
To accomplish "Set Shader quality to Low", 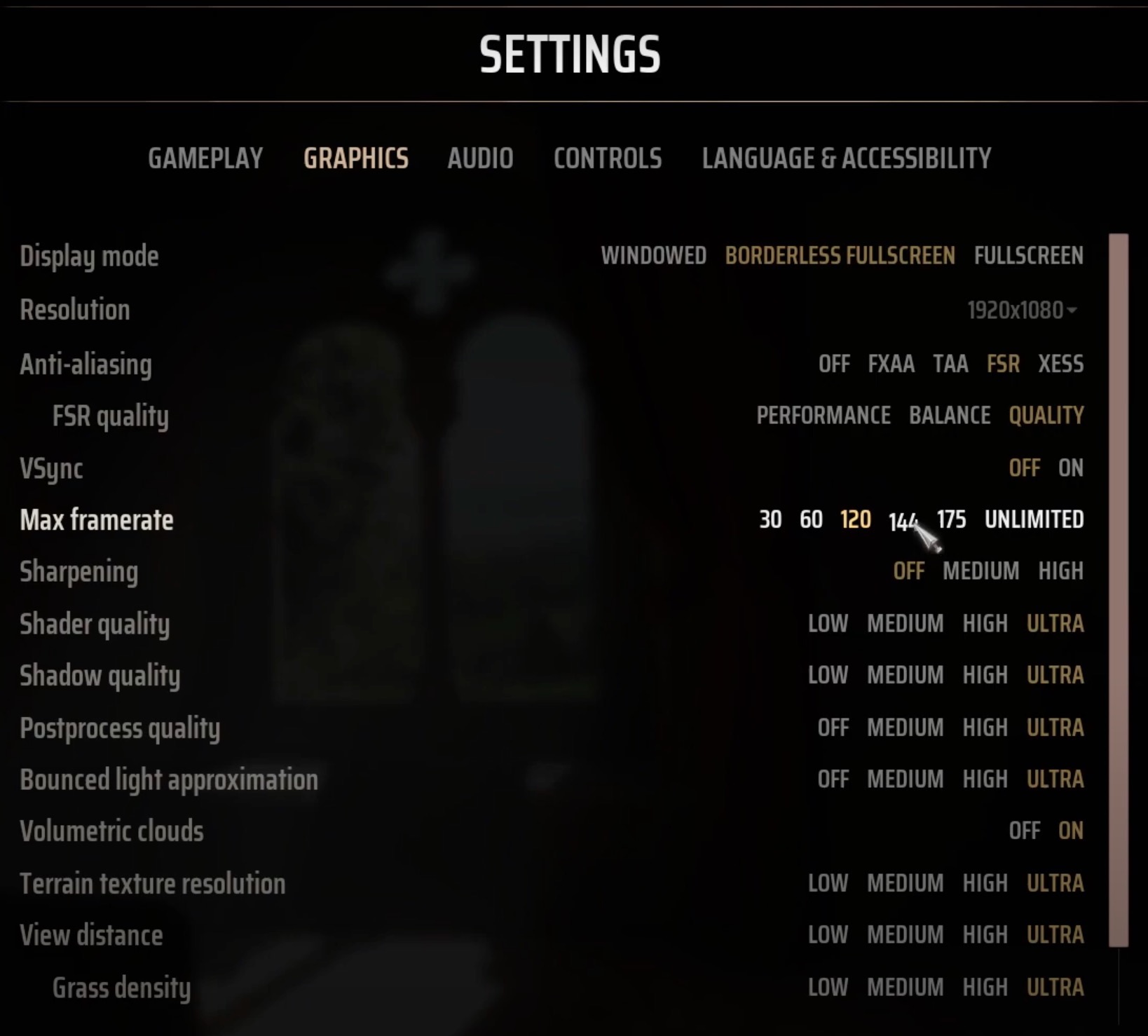I will click(829, 623).
